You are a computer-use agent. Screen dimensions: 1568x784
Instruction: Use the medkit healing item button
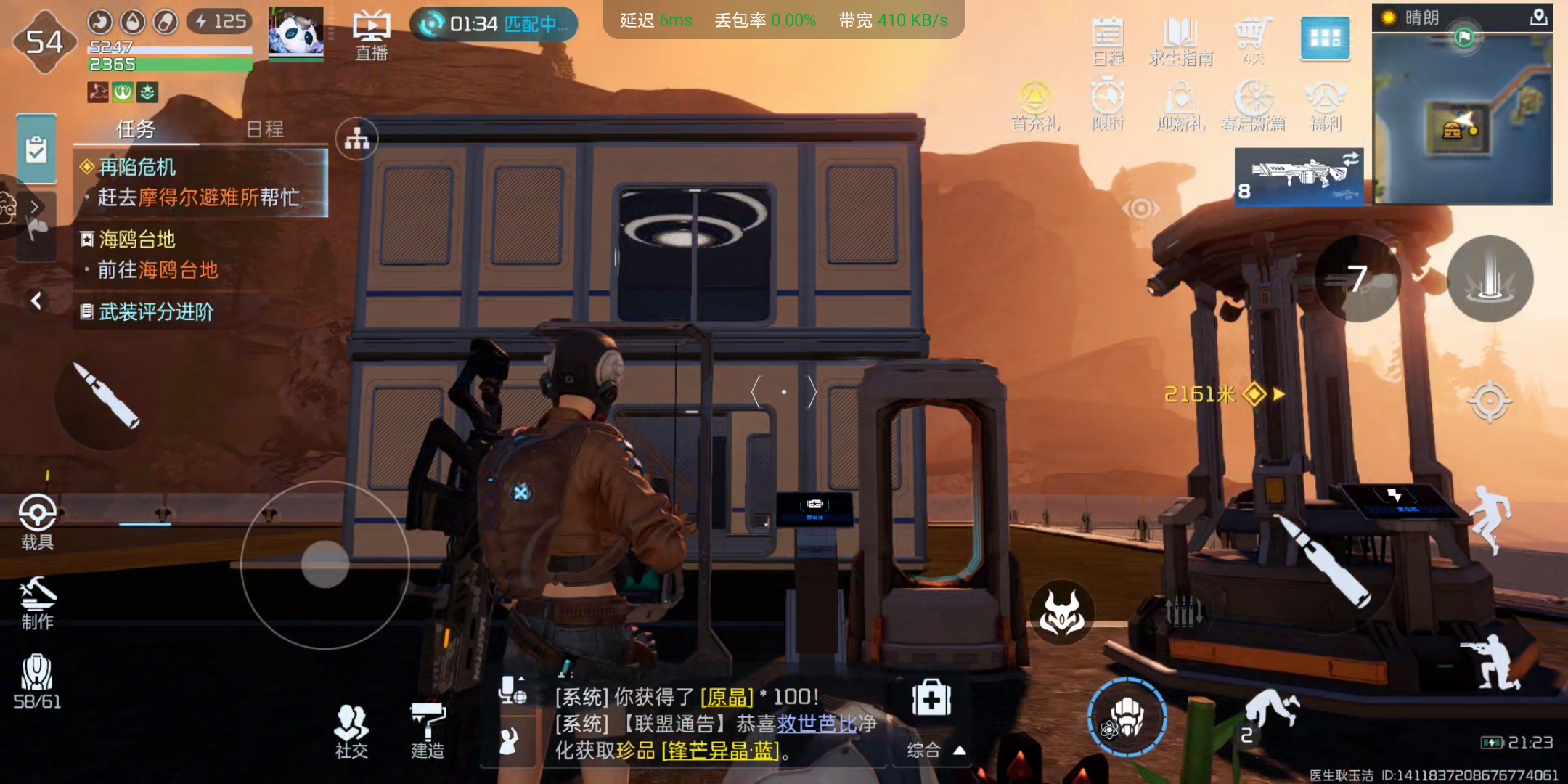pos(931,698)
